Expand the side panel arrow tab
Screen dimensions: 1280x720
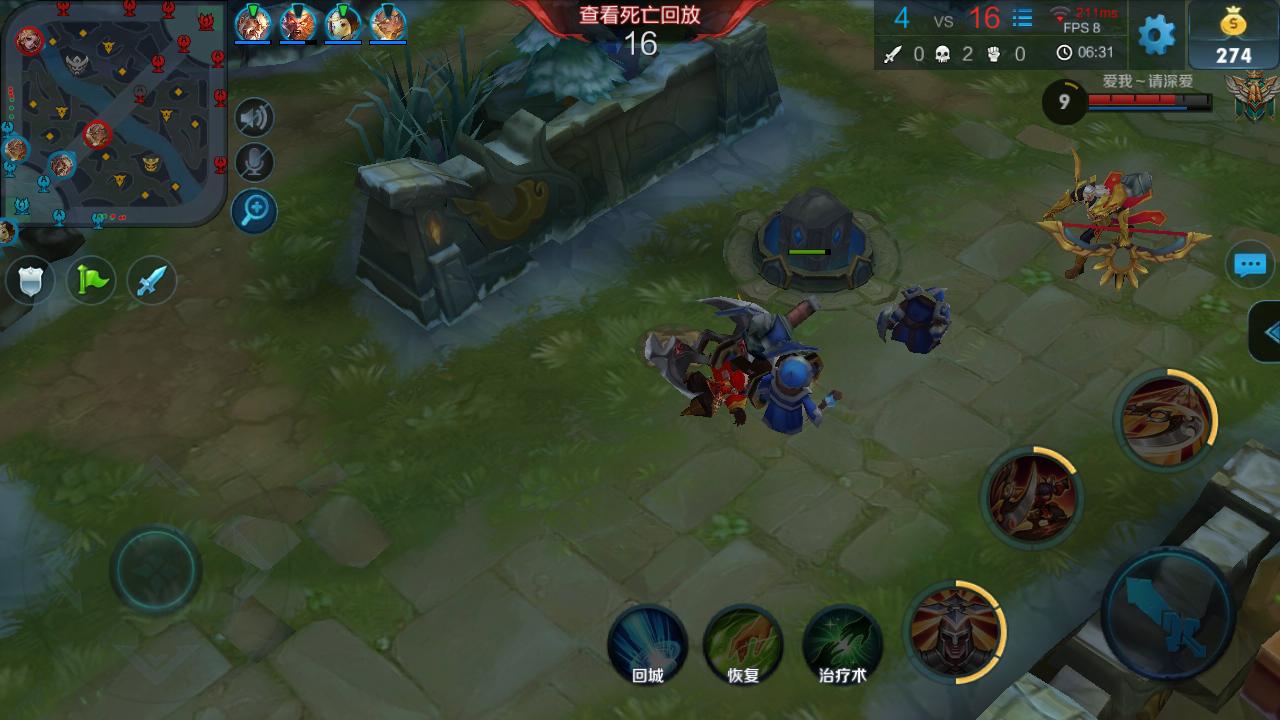(x=1267, y=333)
